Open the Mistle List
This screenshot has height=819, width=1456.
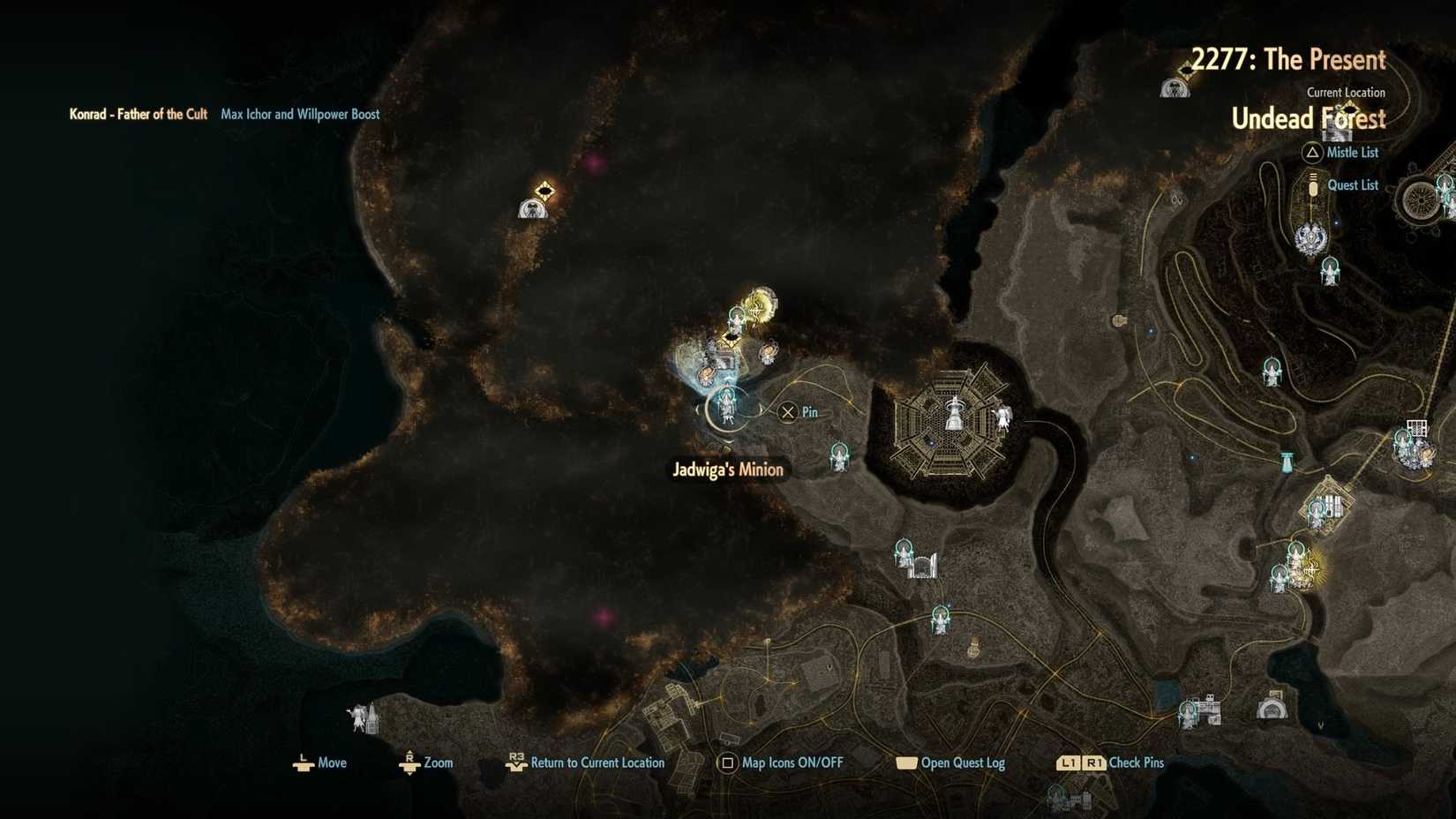(1351, 152)
